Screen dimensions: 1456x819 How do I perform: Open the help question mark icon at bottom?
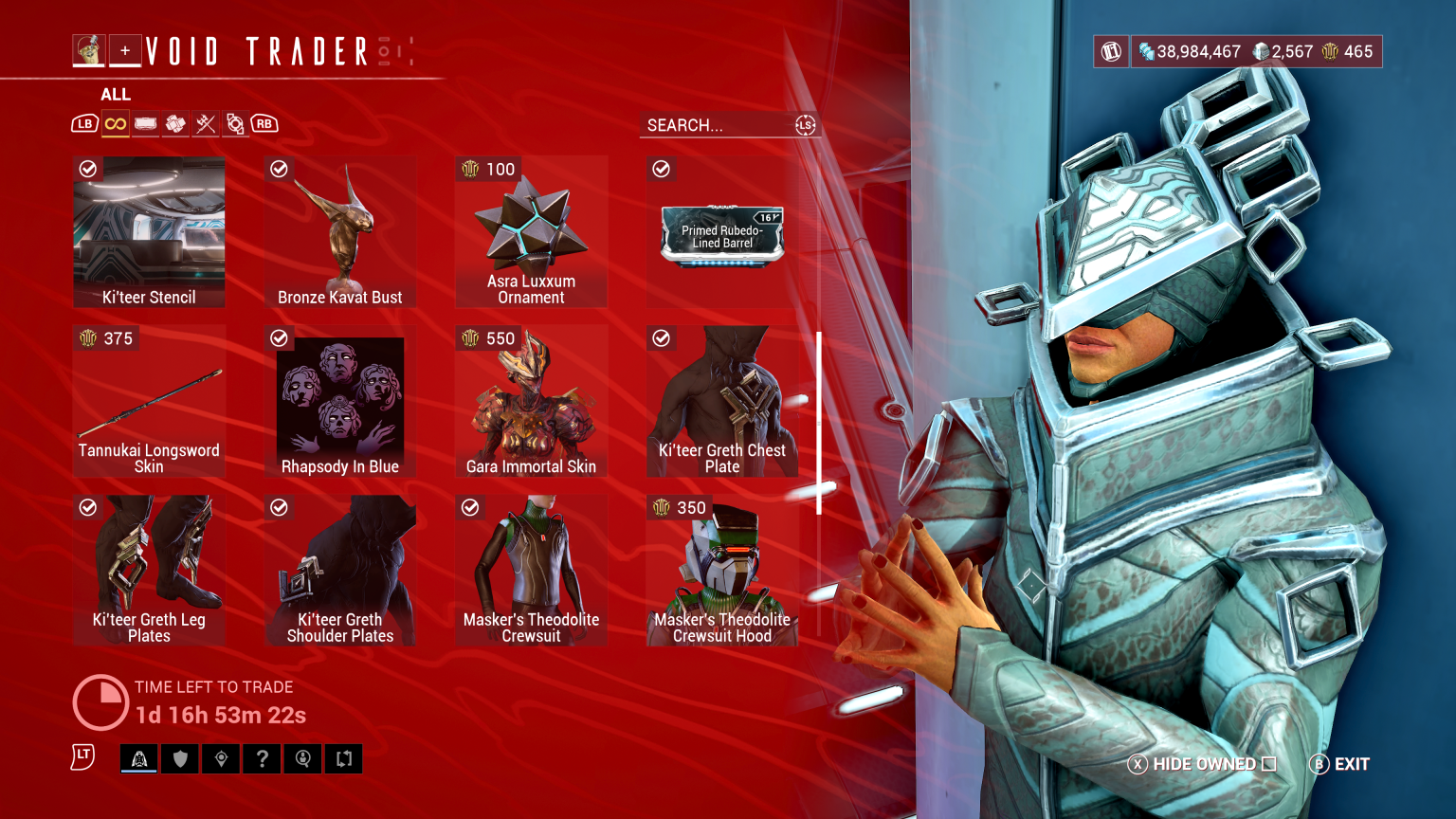[262, 758]
